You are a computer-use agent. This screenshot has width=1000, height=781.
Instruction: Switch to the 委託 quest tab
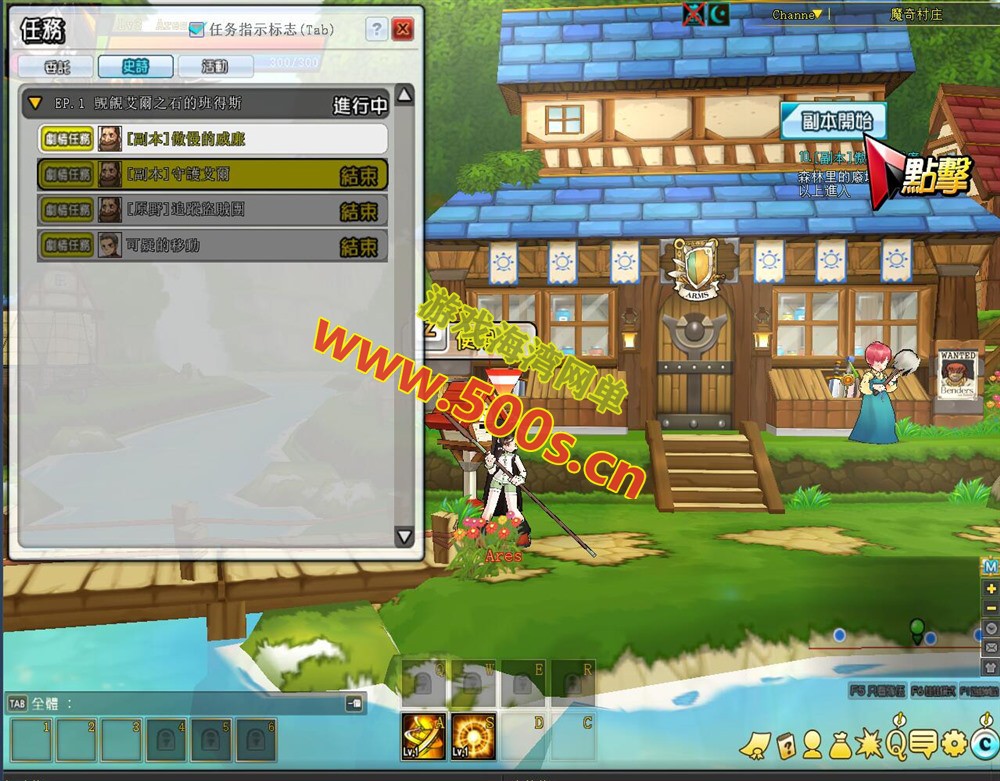(54, 66)
